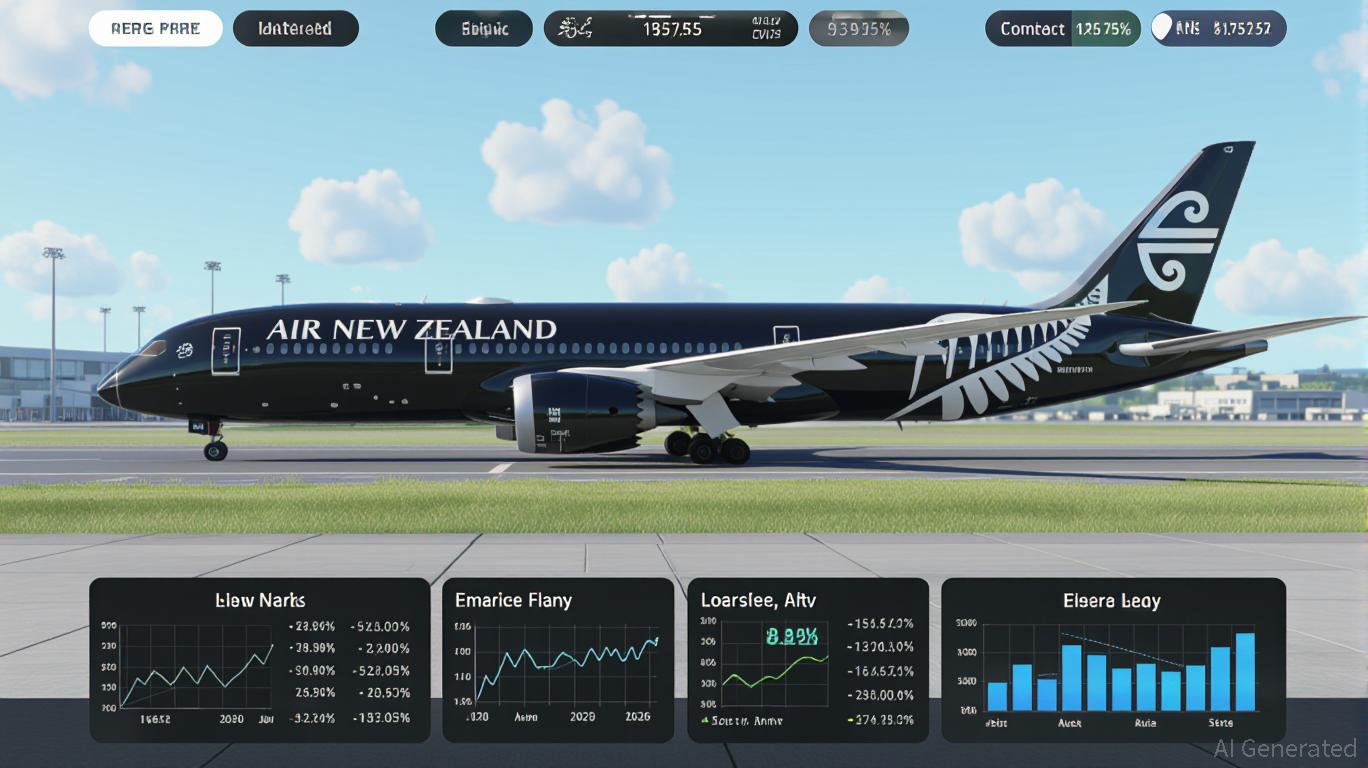Viewport: 1368px width, 768px height.
Task: Select the 1357.55 pill with the icon
Action: [x=670, y=29]
